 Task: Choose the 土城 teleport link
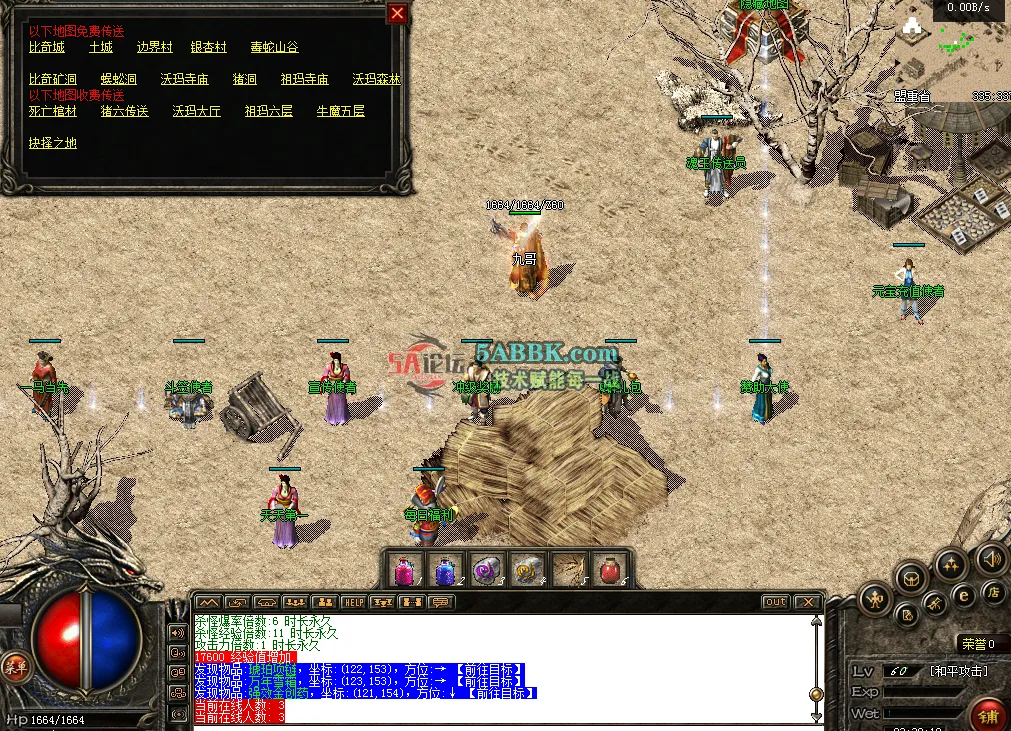(101, 47)
